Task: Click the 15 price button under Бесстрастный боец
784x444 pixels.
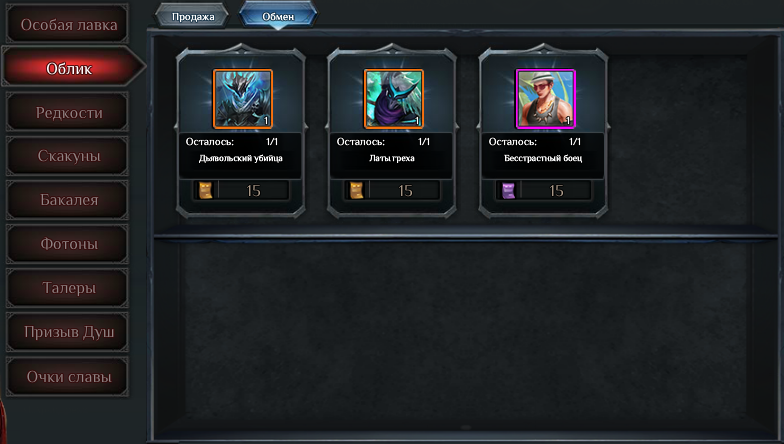Action: [555, 190]
